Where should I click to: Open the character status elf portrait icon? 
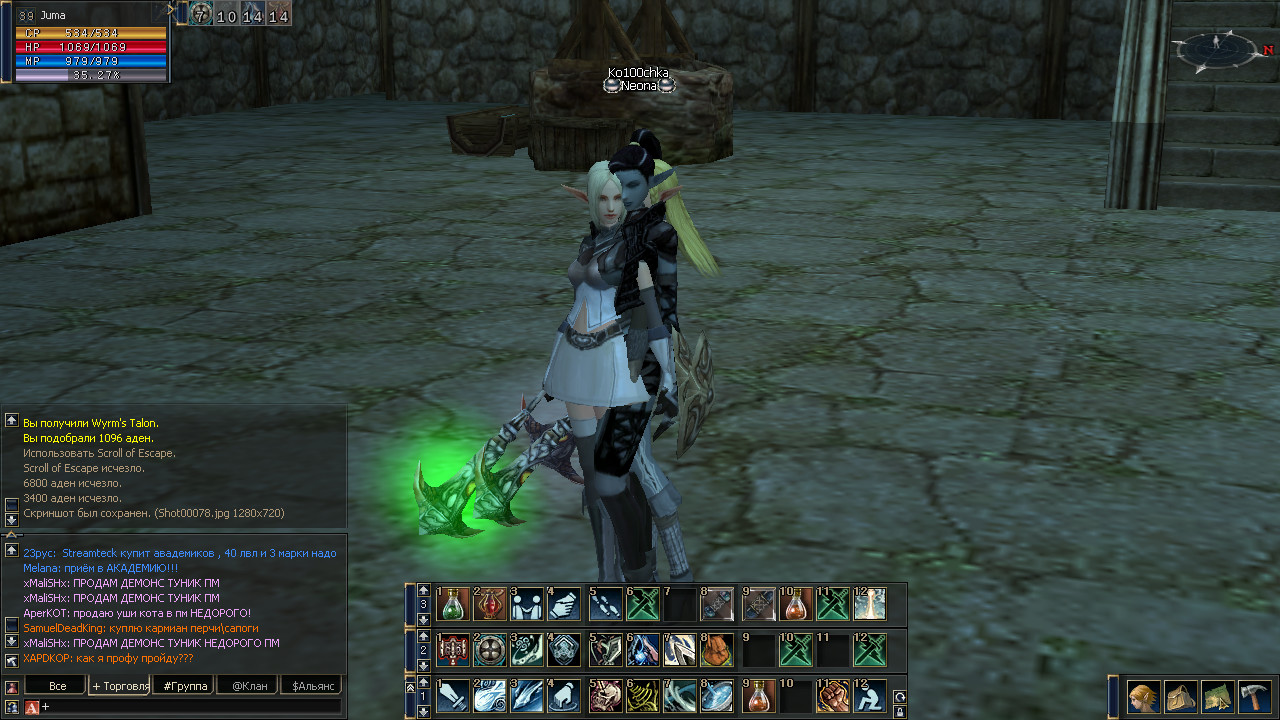(1144, 696)
